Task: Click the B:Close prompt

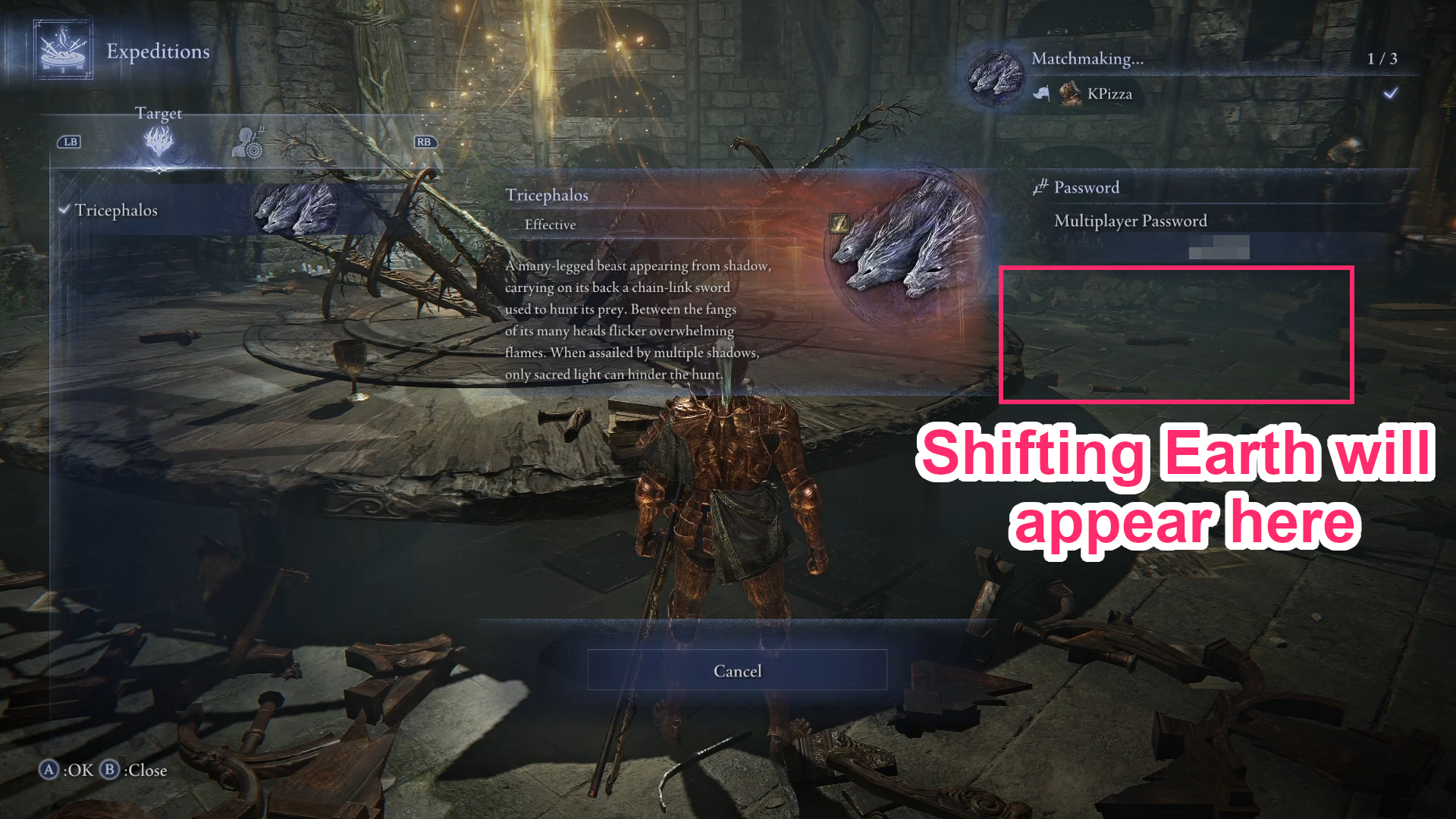Action: pos(111,770)
